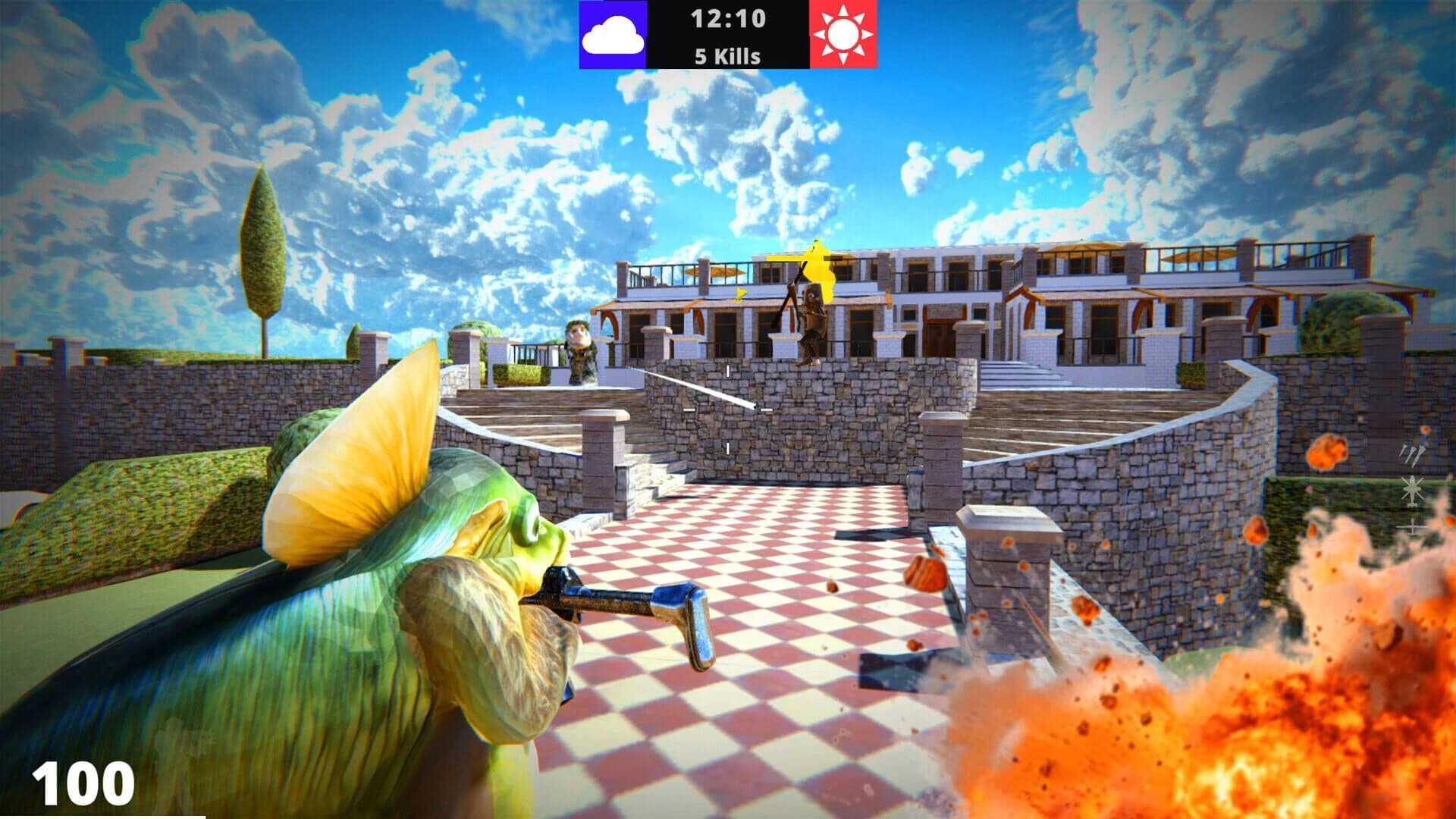Screen dimensions: 1456x819
Task: Toggle the black scoreboard panel
Action: pos(726,34)
